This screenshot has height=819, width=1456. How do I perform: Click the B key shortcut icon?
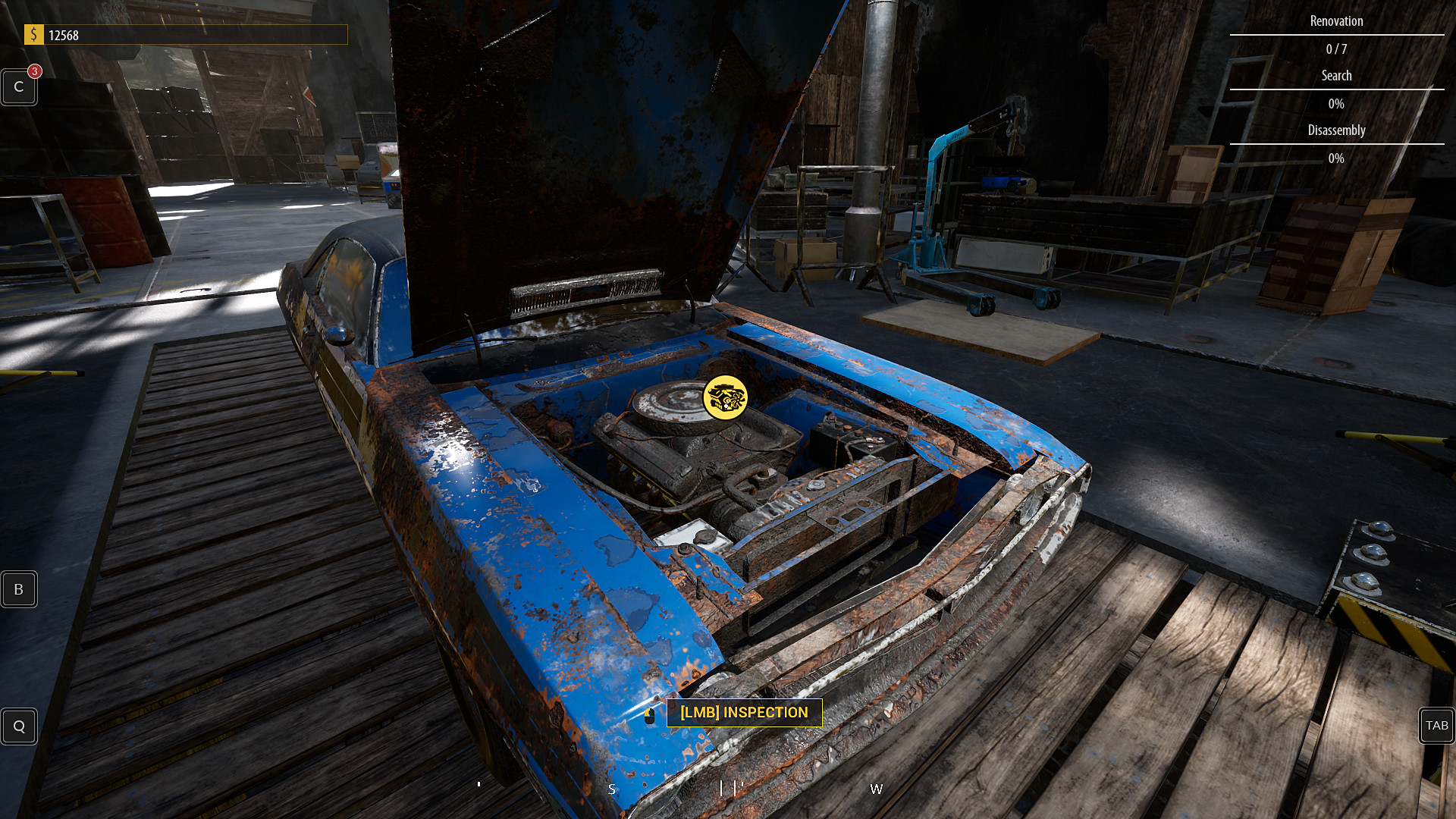[18, 588]
